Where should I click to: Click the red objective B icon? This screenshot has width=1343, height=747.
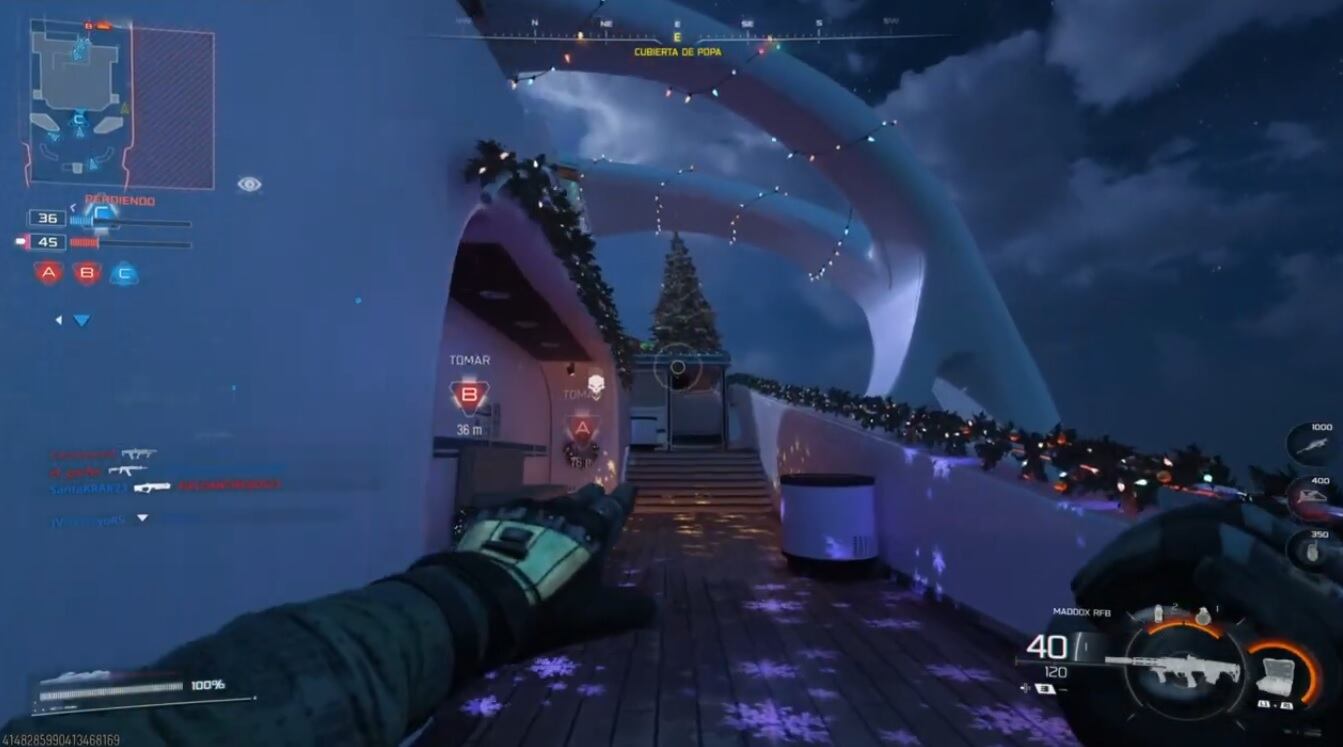(x=87, y=272)
